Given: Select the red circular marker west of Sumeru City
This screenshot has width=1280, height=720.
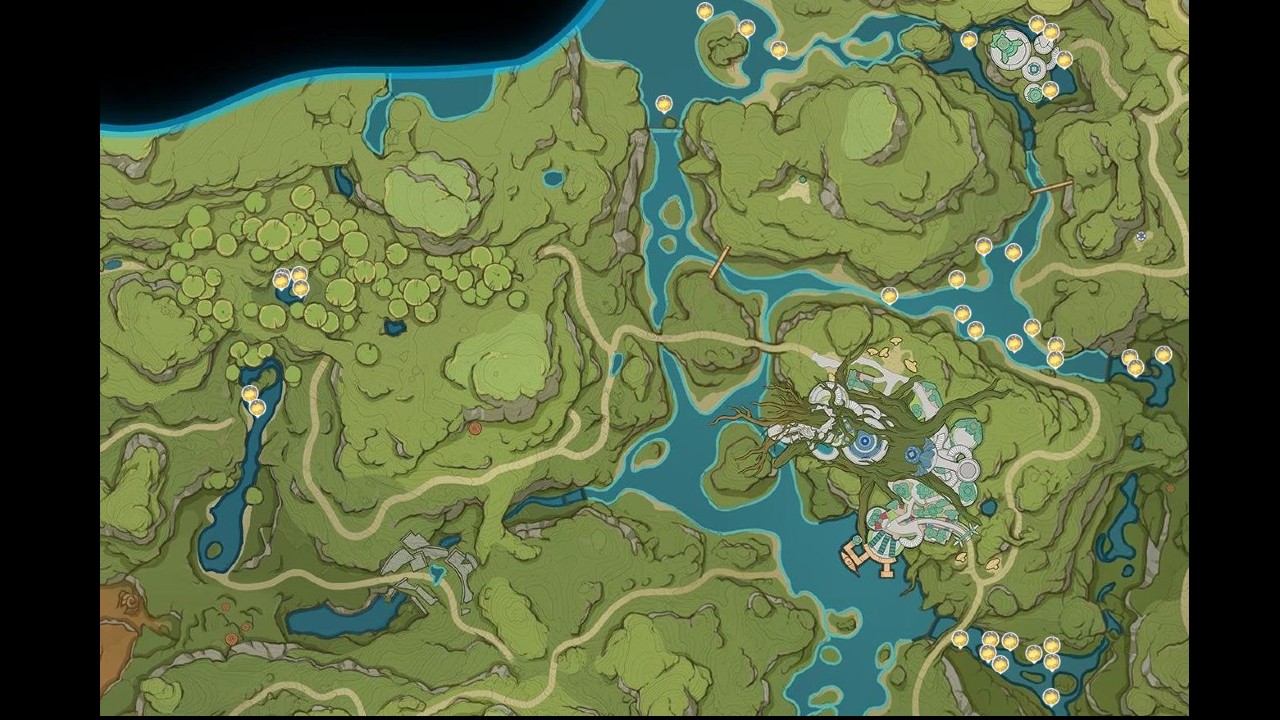Looking at the screenshot, I should (x=474, y=427).
